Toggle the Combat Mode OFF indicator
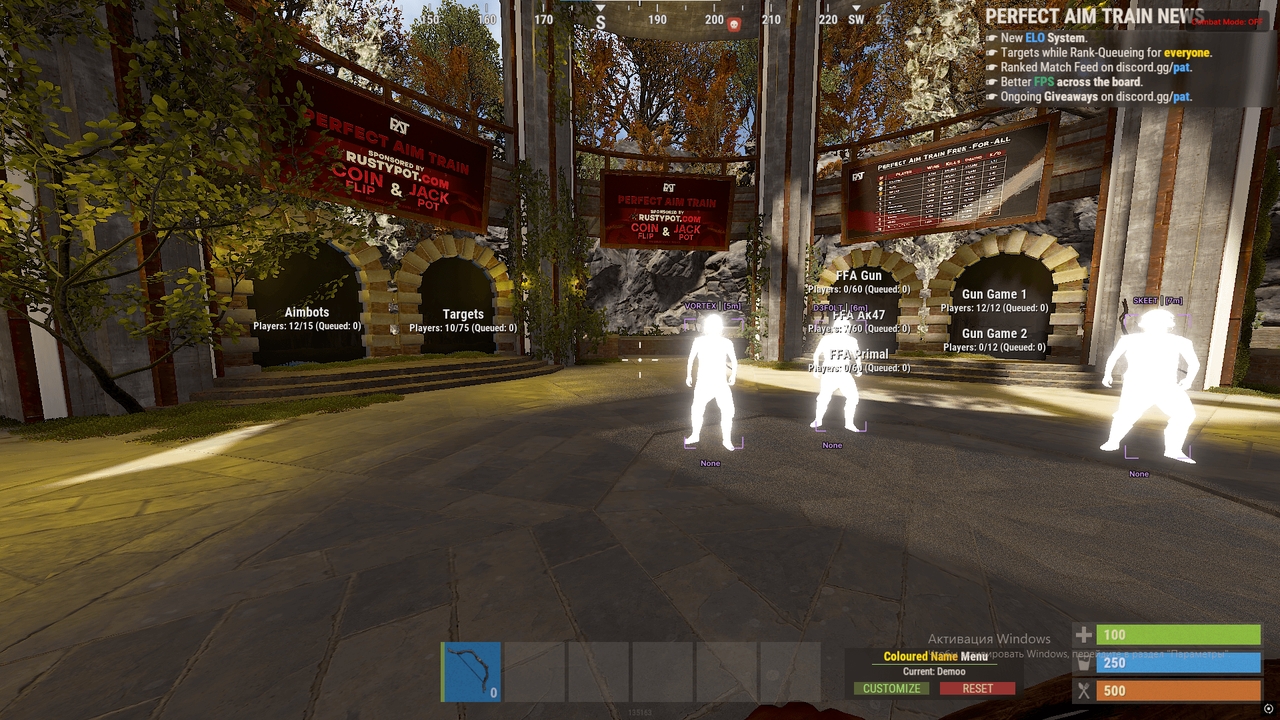This screenshot has width=1280, height=720. point(1228,21)
